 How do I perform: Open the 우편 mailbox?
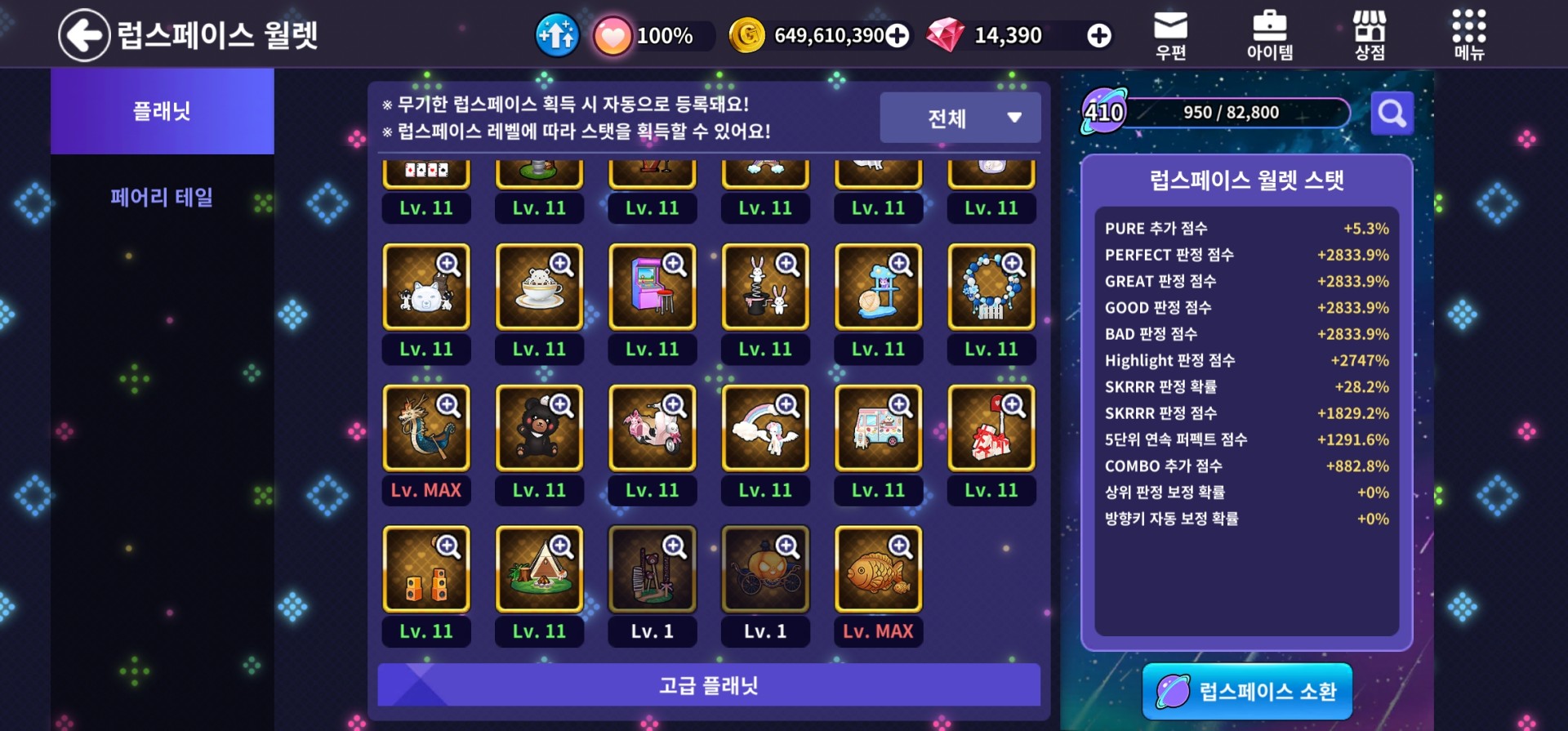pyautogui.click(x=1170, y=36)
